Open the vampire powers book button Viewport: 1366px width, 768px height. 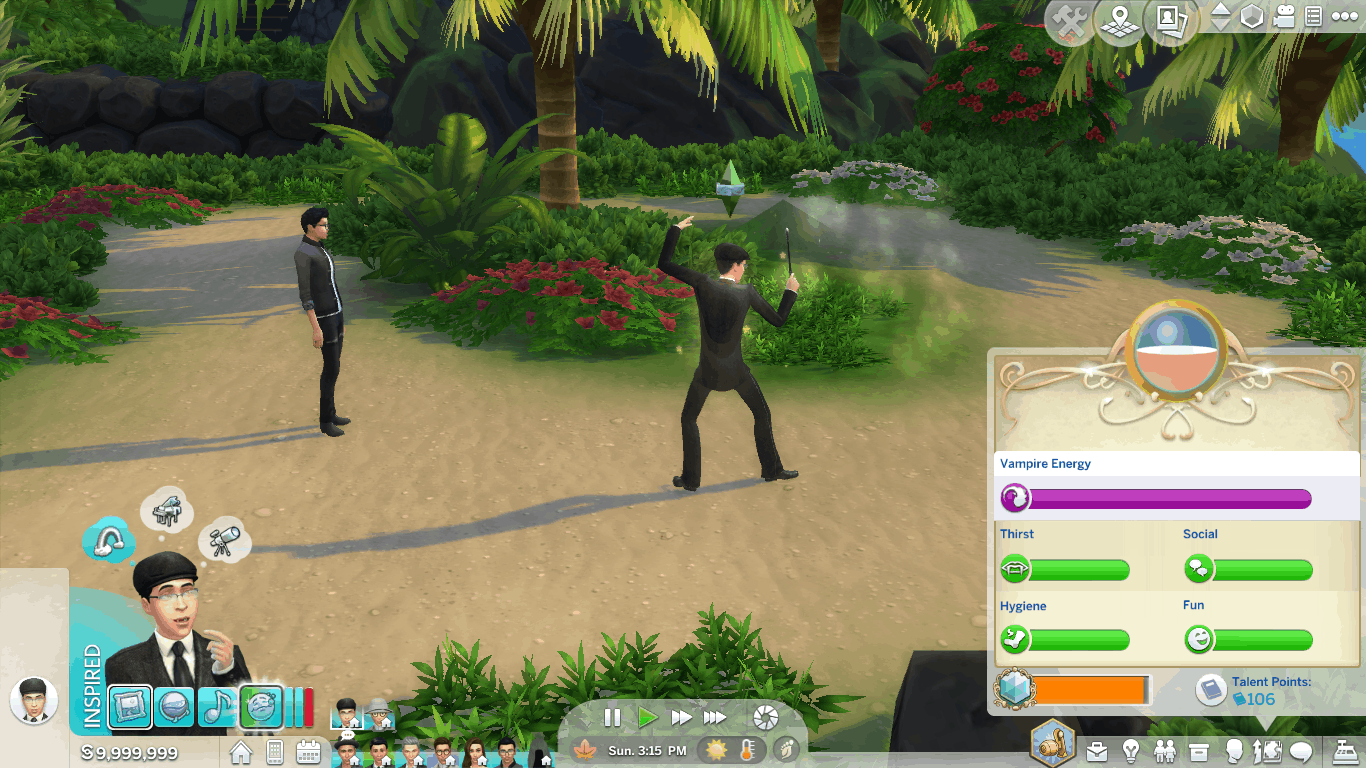click(1211, 690)
